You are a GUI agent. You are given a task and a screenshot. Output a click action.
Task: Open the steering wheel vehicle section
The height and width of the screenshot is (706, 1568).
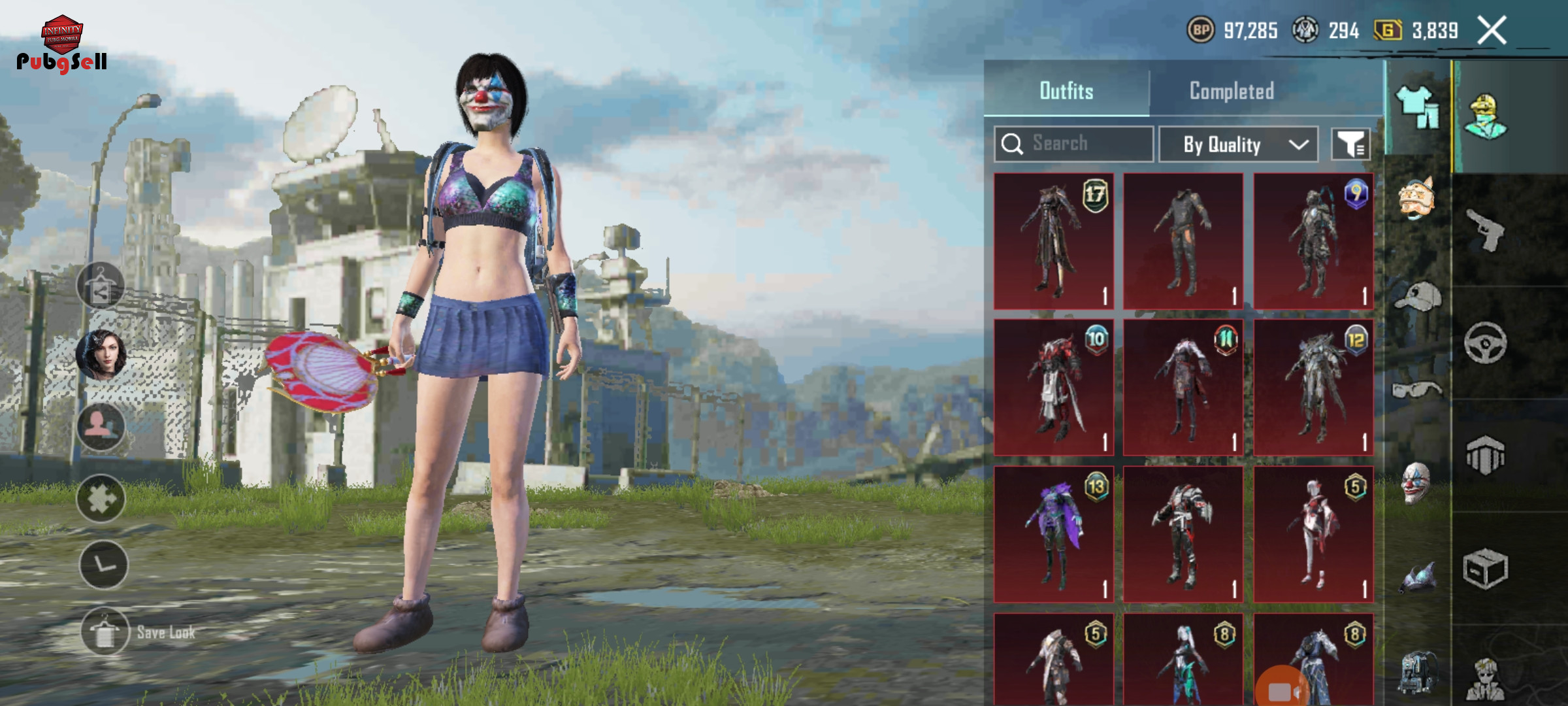coord(1485,343)
